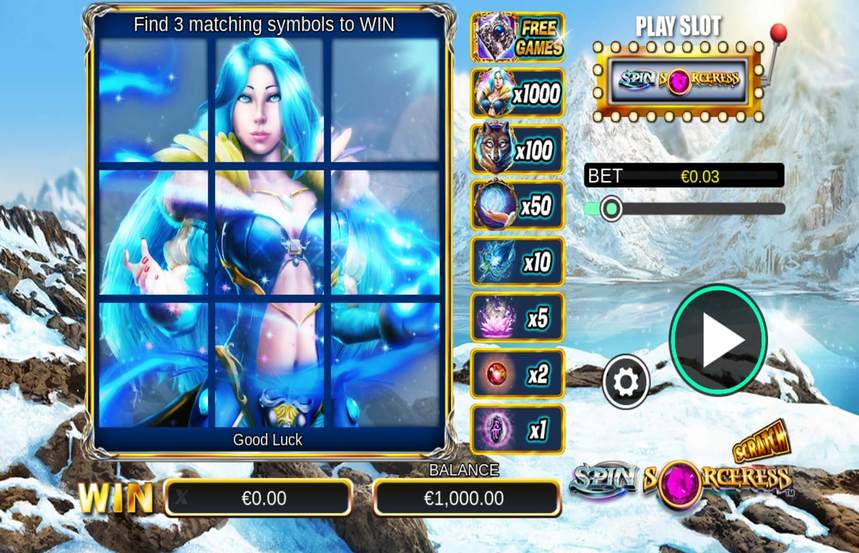View the Free Games paytable symbol
The height and width of the screenshot is (553, 859).
coord(518,38)
